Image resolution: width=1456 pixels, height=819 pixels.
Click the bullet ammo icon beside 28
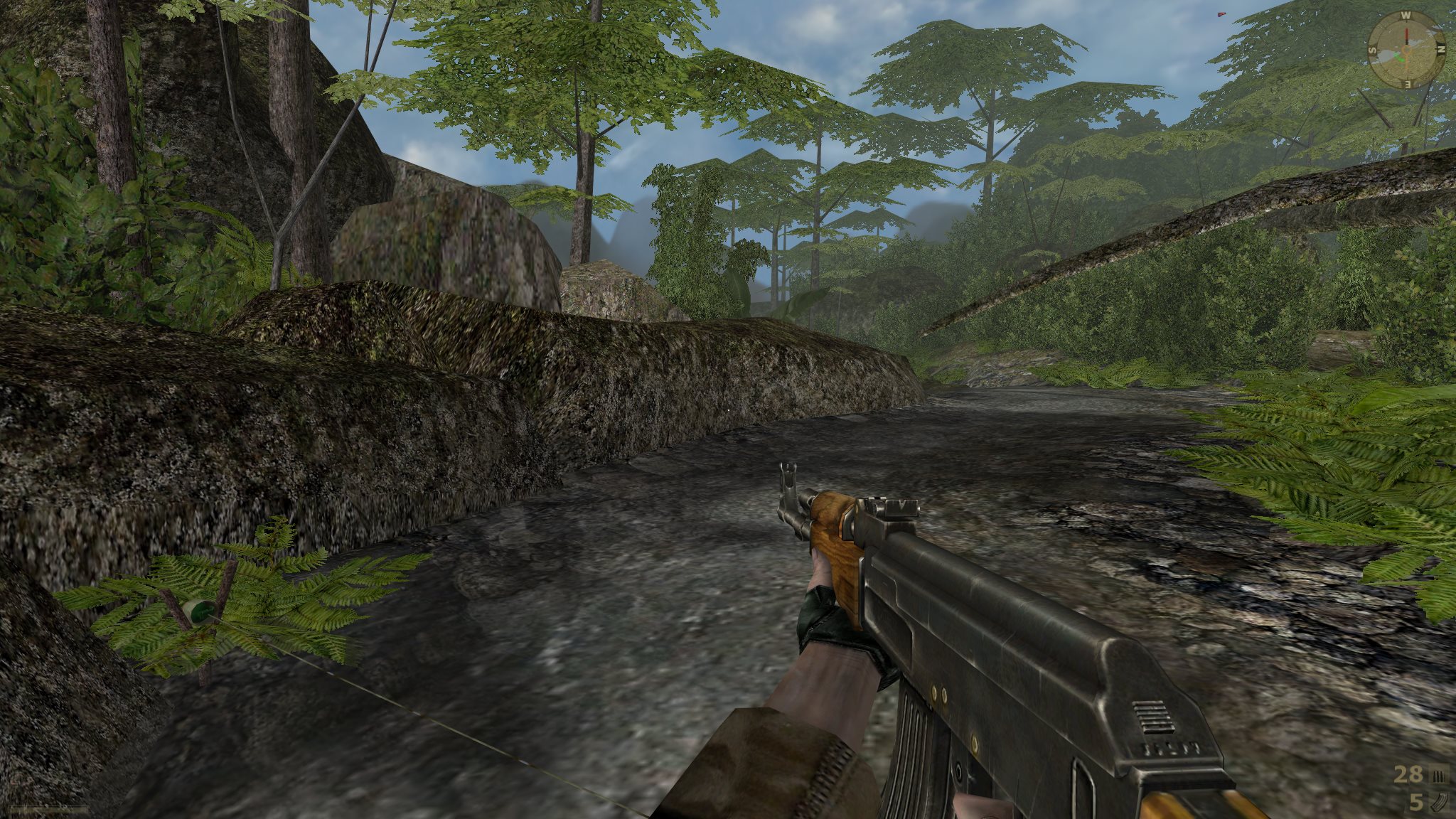tap(1438, 776)
